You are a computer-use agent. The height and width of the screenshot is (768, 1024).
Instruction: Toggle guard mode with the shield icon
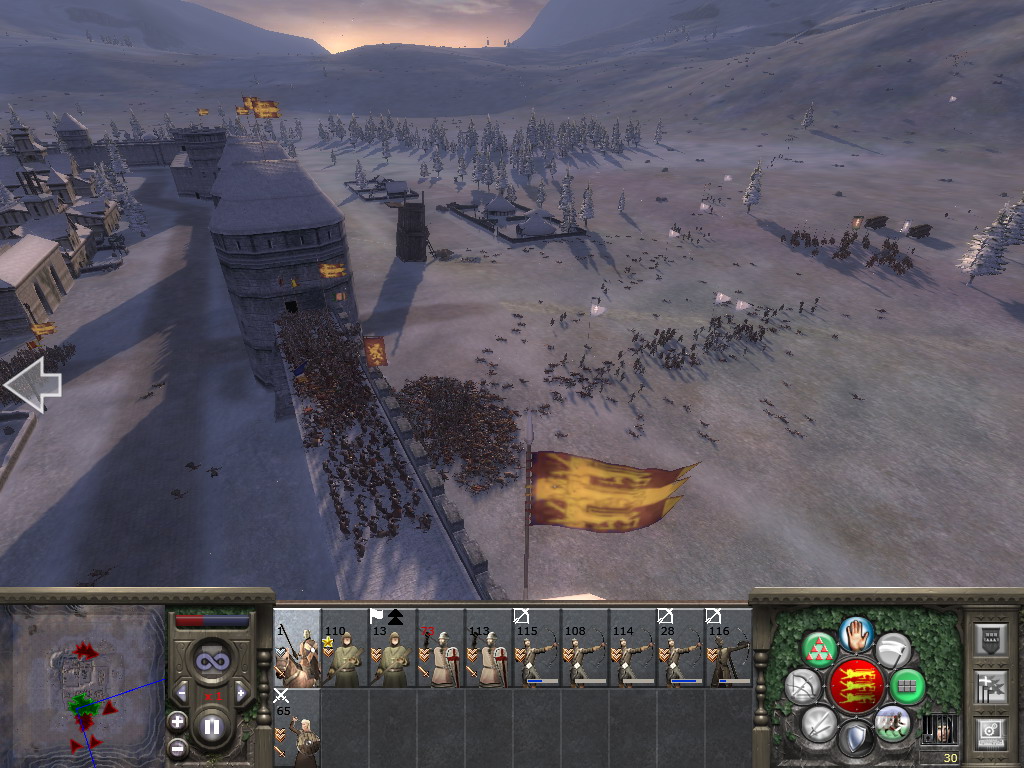tap(856, 740)
